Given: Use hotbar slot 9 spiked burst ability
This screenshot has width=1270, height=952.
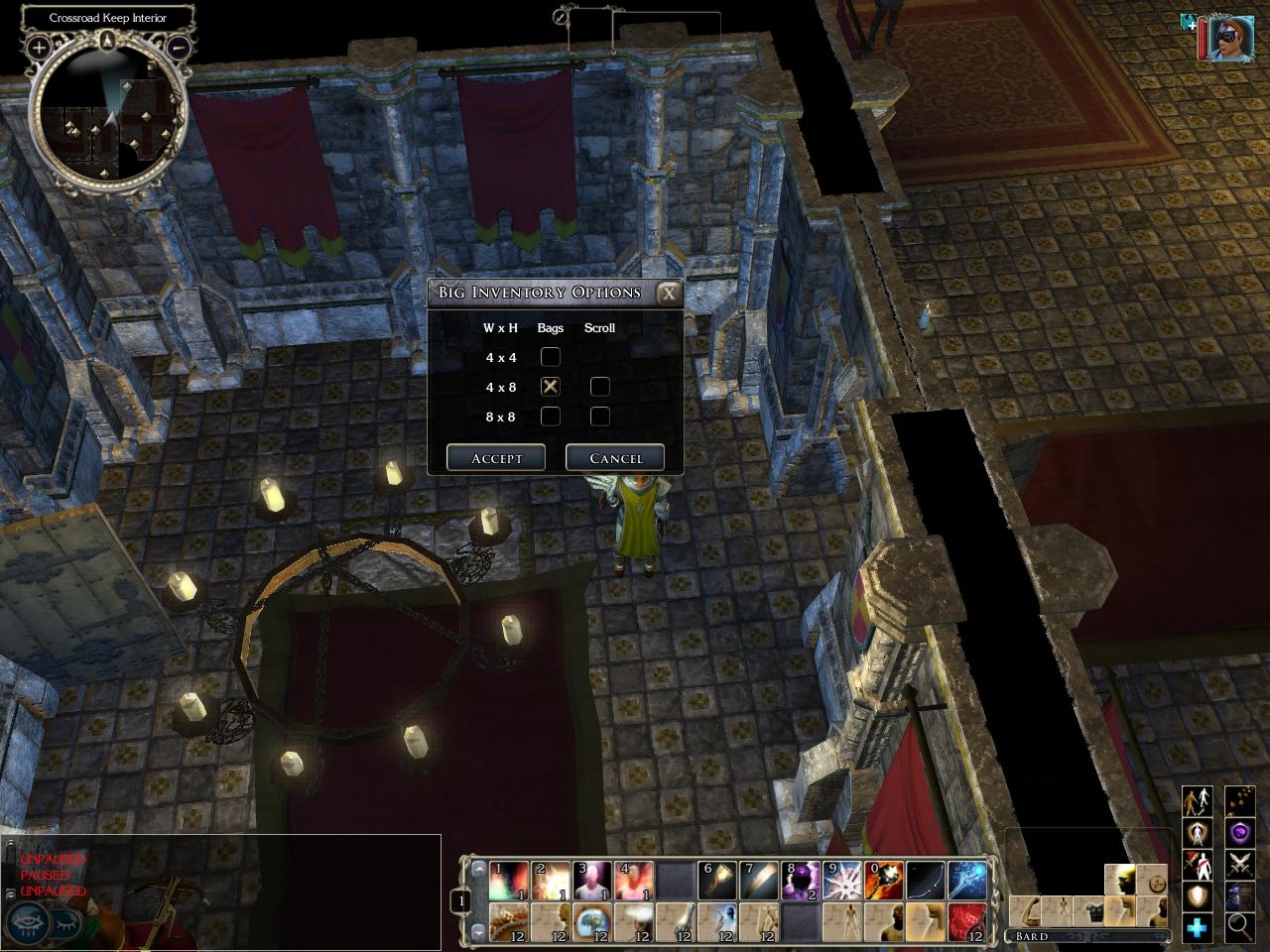Looking at the screenshot, I should (x=841, y=881).
